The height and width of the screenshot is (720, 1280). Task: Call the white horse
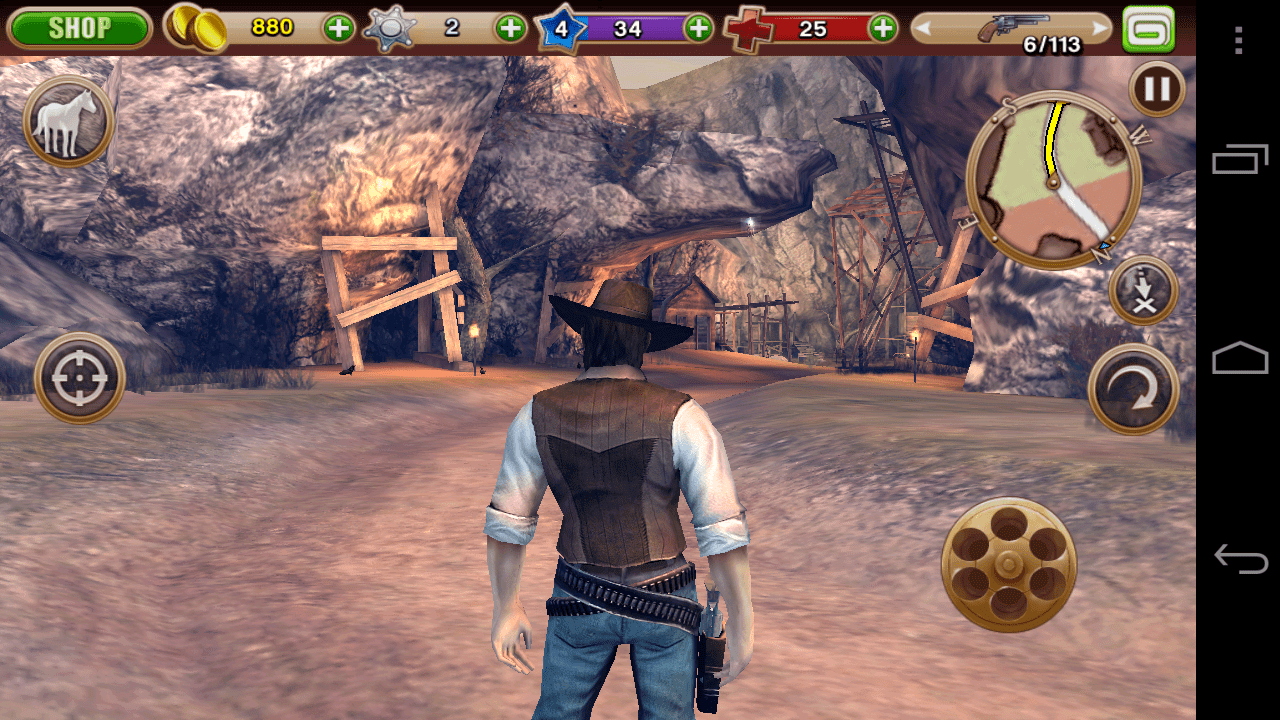tap(68, 122)
